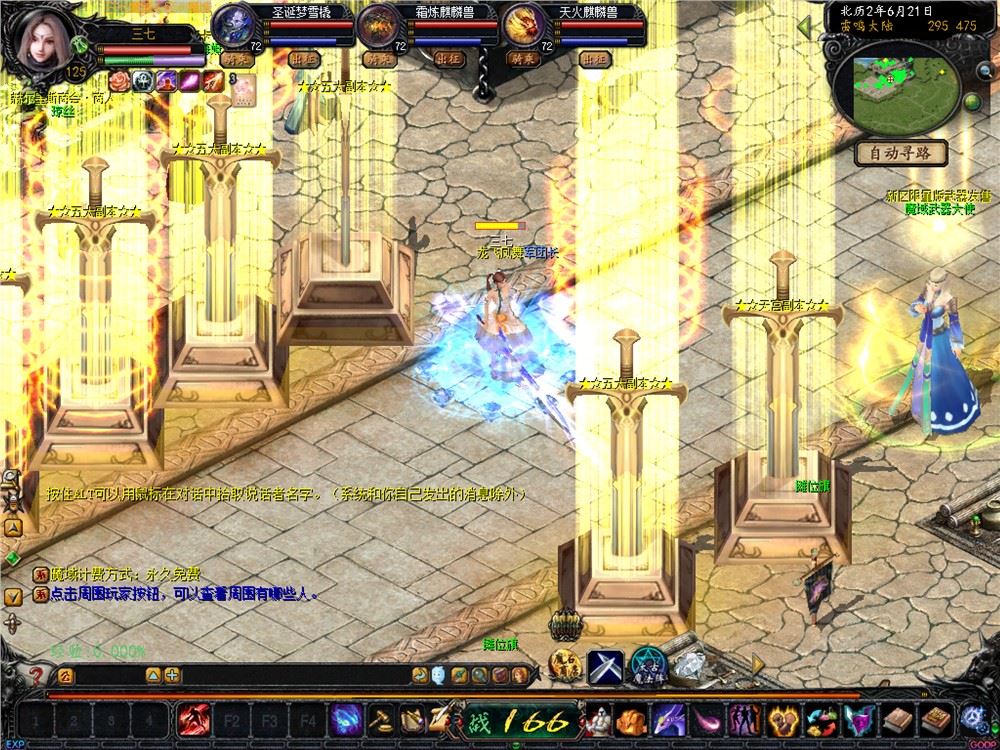Image resolution: width=1000 pixels, height=750 pixels.
Task: Click the crossed swords button above hotbar
Action: (x=605, y=664)
